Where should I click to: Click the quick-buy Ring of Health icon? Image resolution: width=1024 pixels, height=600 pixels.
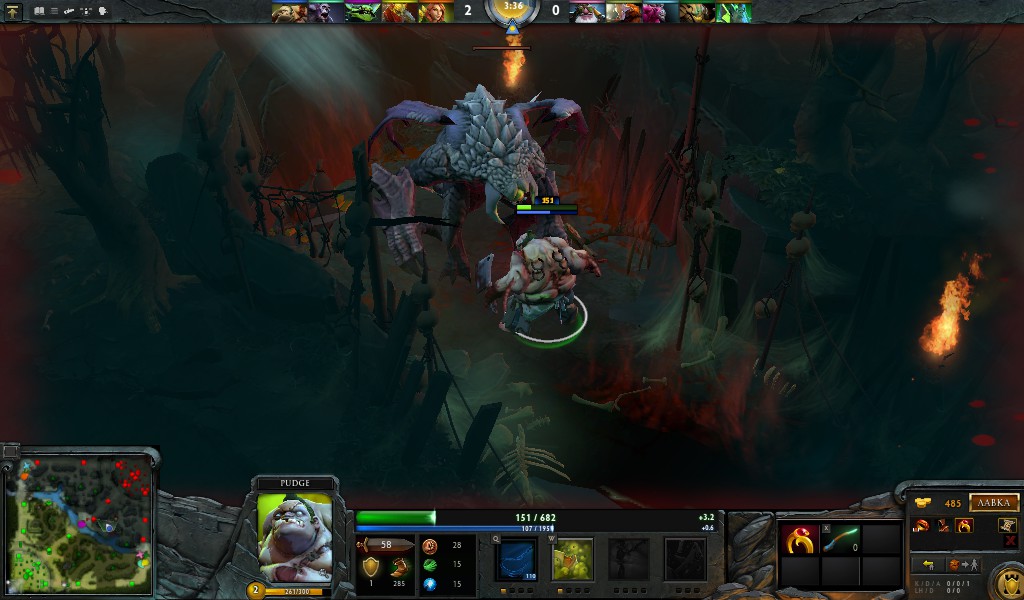[964, 526]
